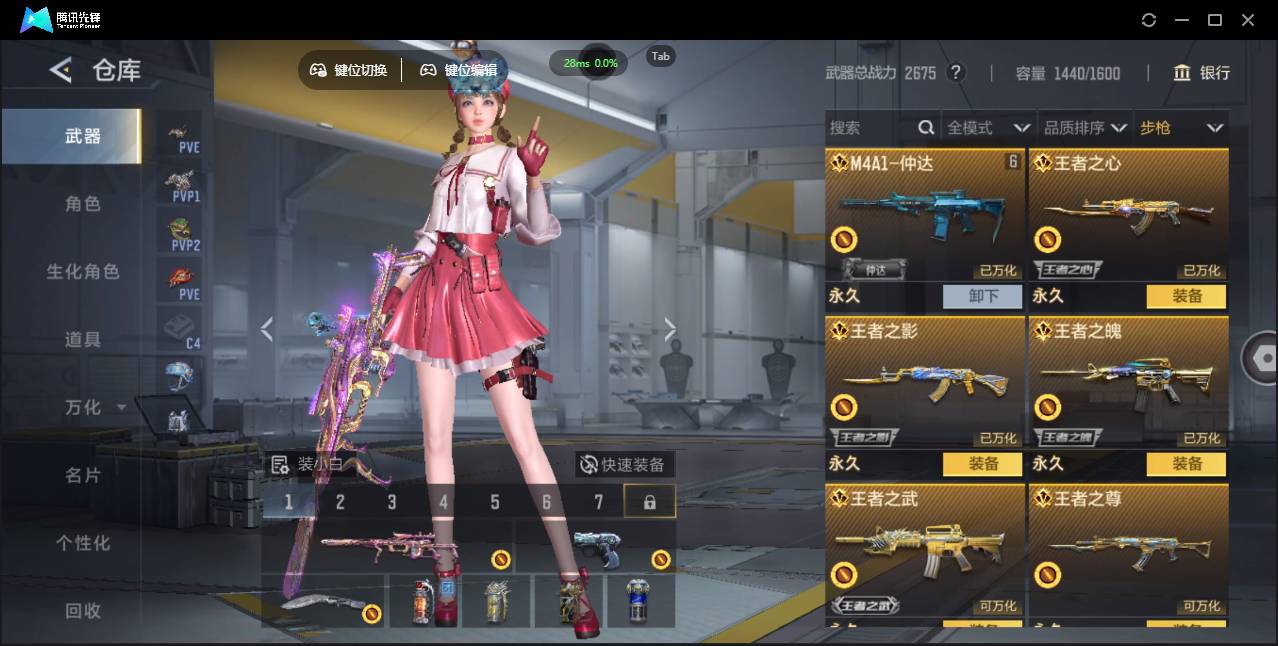Equip the 王者之心 rifle
1278x646 pixels.
1187,296
